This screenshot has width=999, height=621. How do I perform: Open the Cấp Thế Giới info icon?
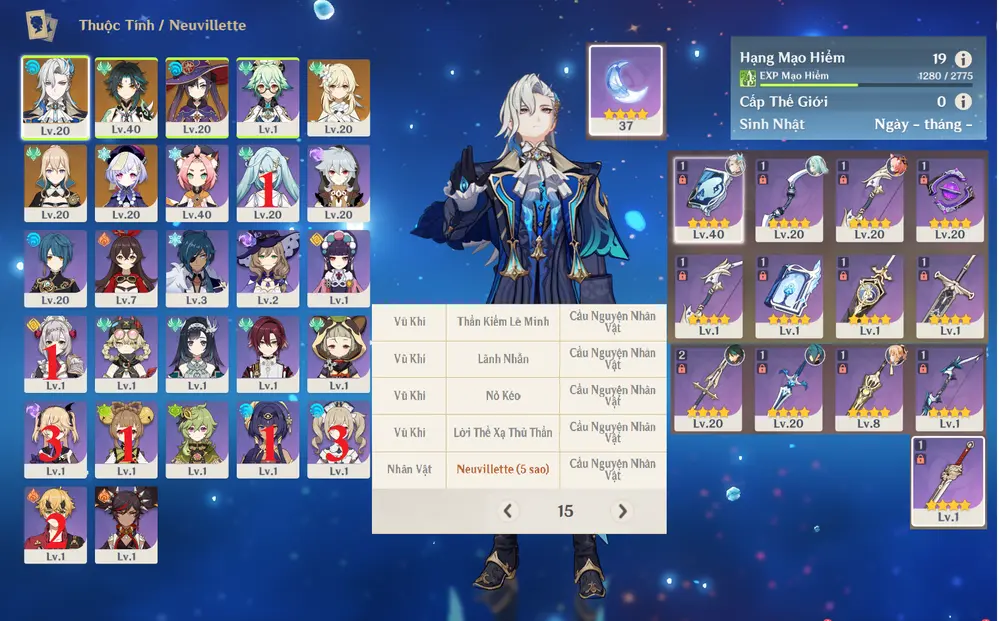[x=963, y=101]
